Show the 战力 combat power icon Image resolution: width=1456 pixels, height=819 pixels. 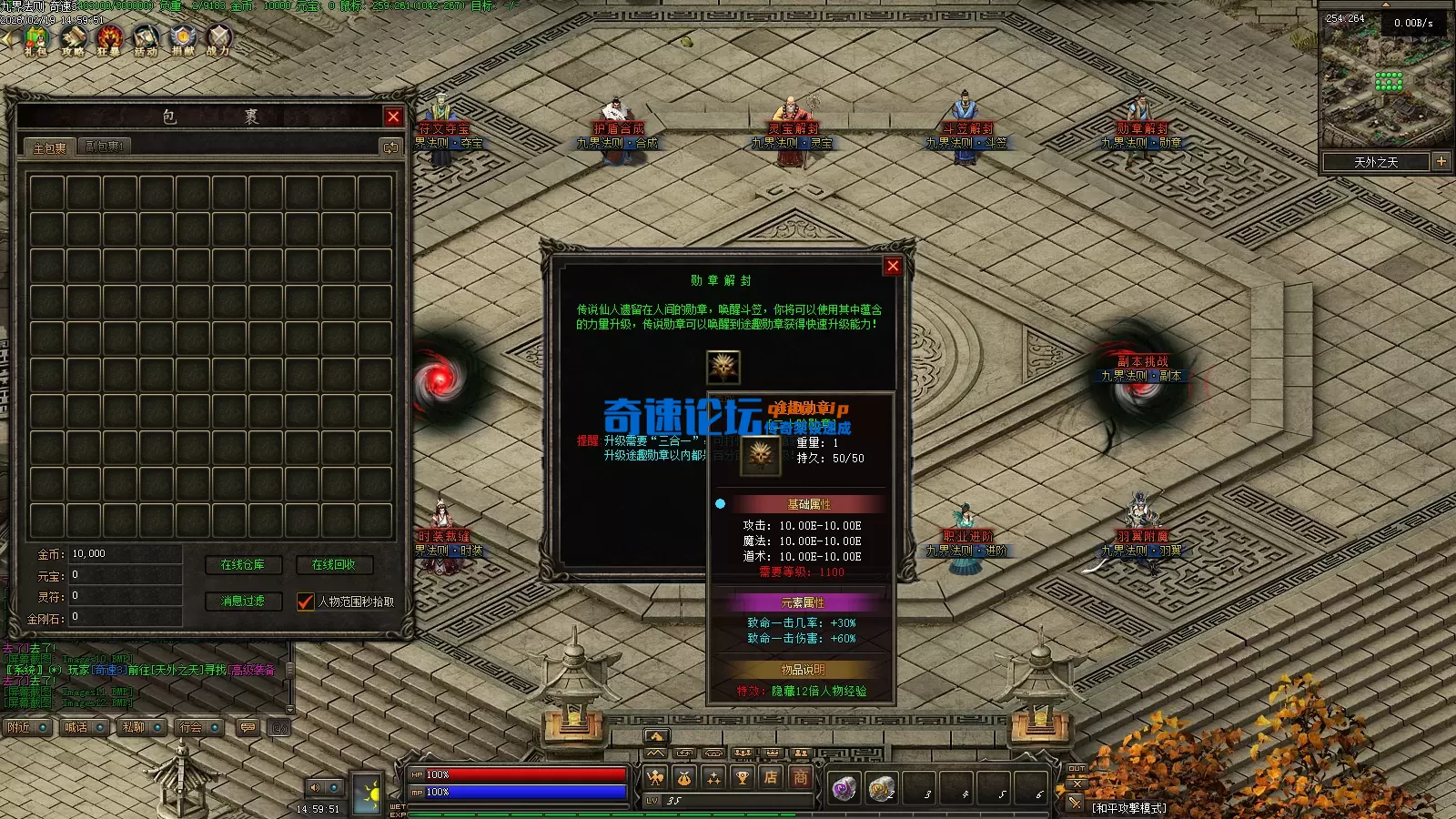(x=218, y=40)
